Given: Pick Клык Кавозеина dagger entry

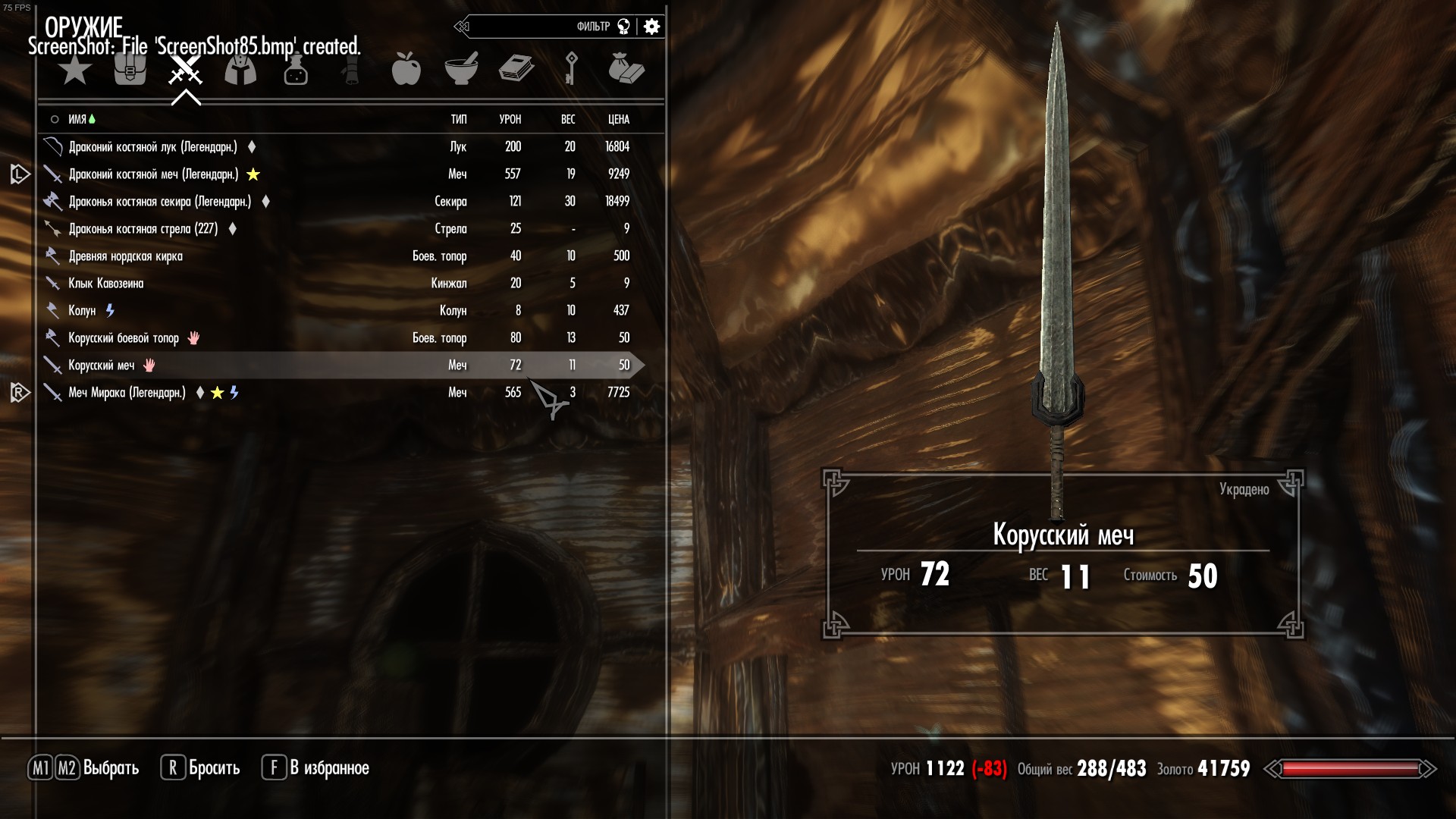Looking at the screenshot, I should point(106,284).
